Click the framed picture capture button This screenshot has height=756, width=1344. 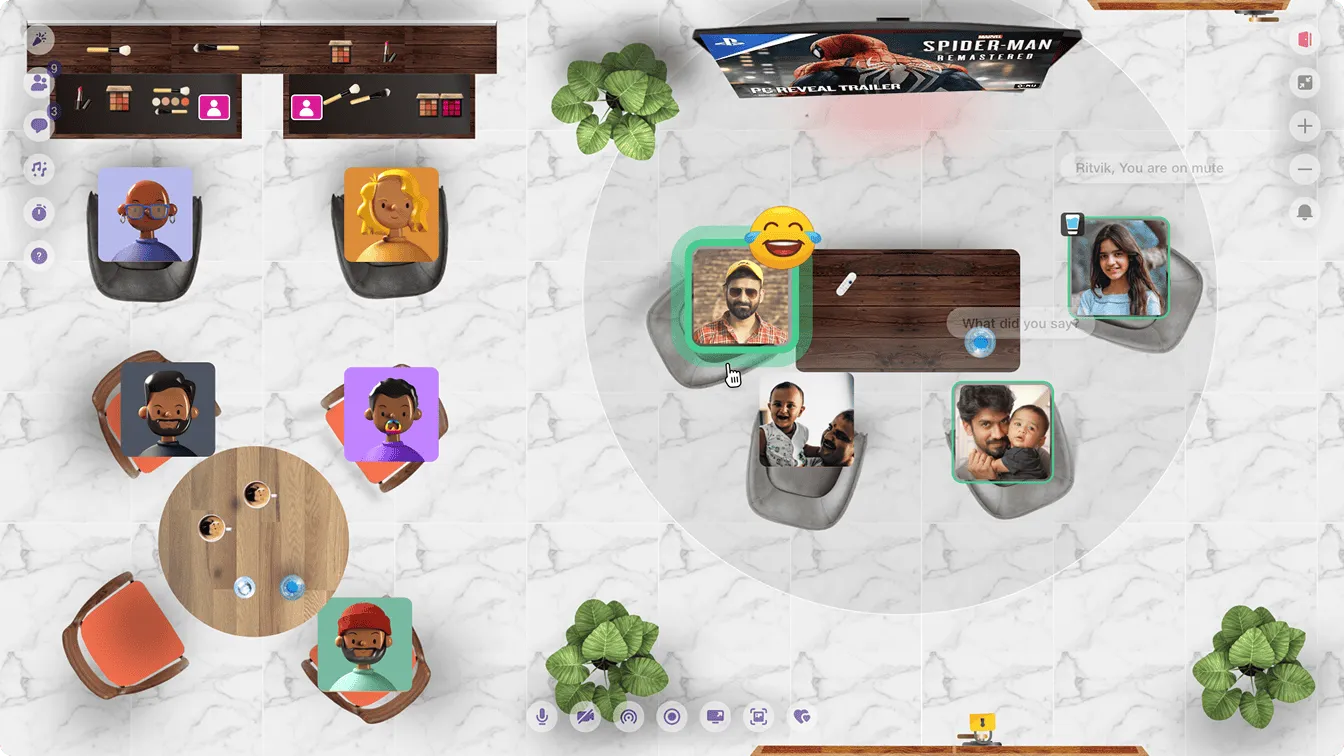tap(758, 716)
